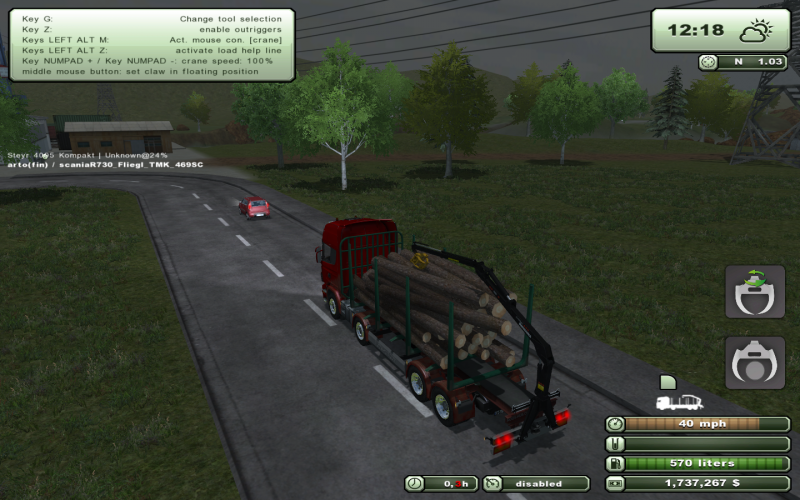Select the claw grab log icon
The image size is (800, 500).
755,362
